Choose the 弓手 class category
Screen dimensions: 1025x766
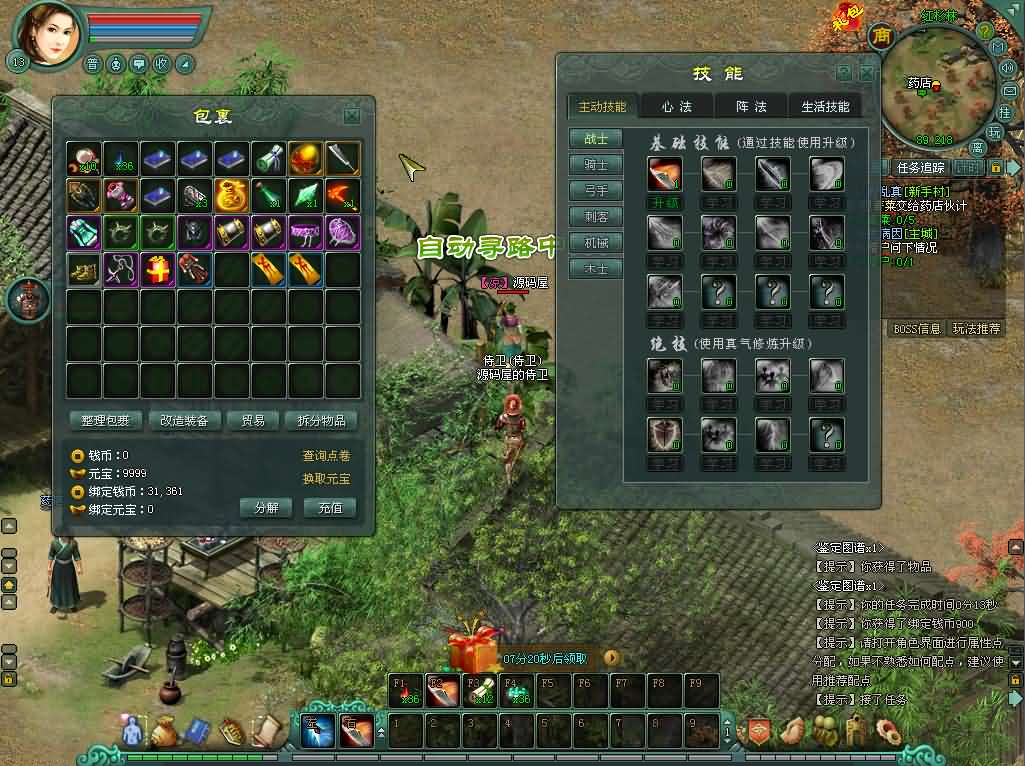[x=596, y=190]
